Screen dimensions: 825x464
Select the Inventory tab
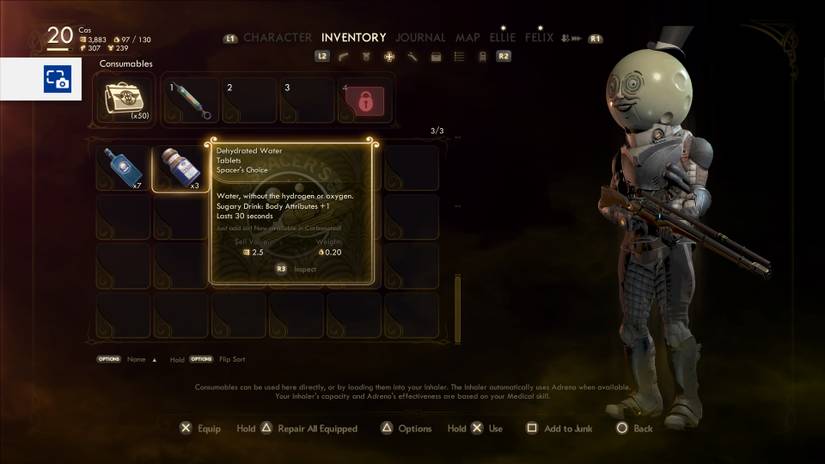(x=354, y=38)
